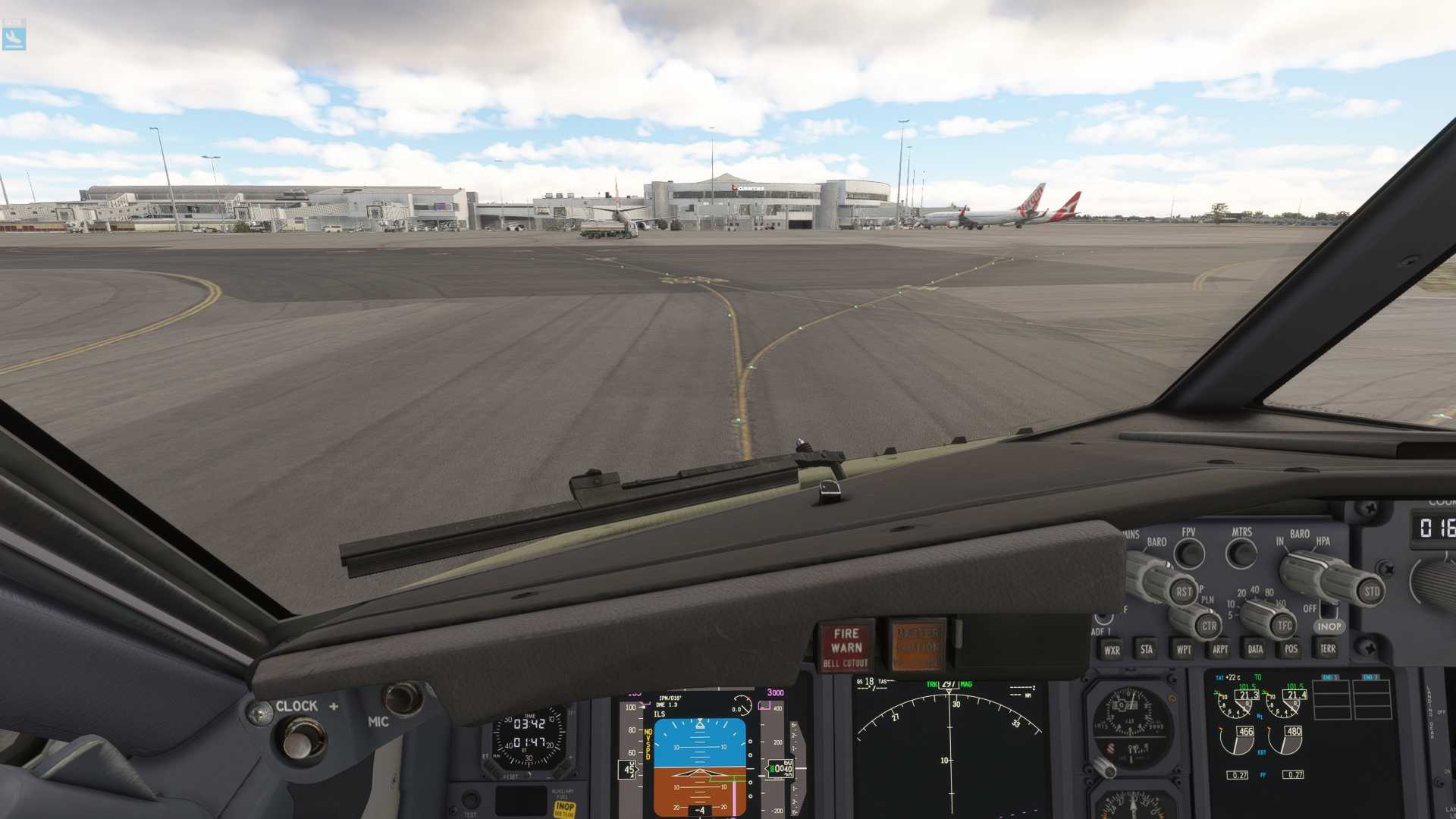
Task: Click the TFC traffic range knob
Action: [1283, 625]
